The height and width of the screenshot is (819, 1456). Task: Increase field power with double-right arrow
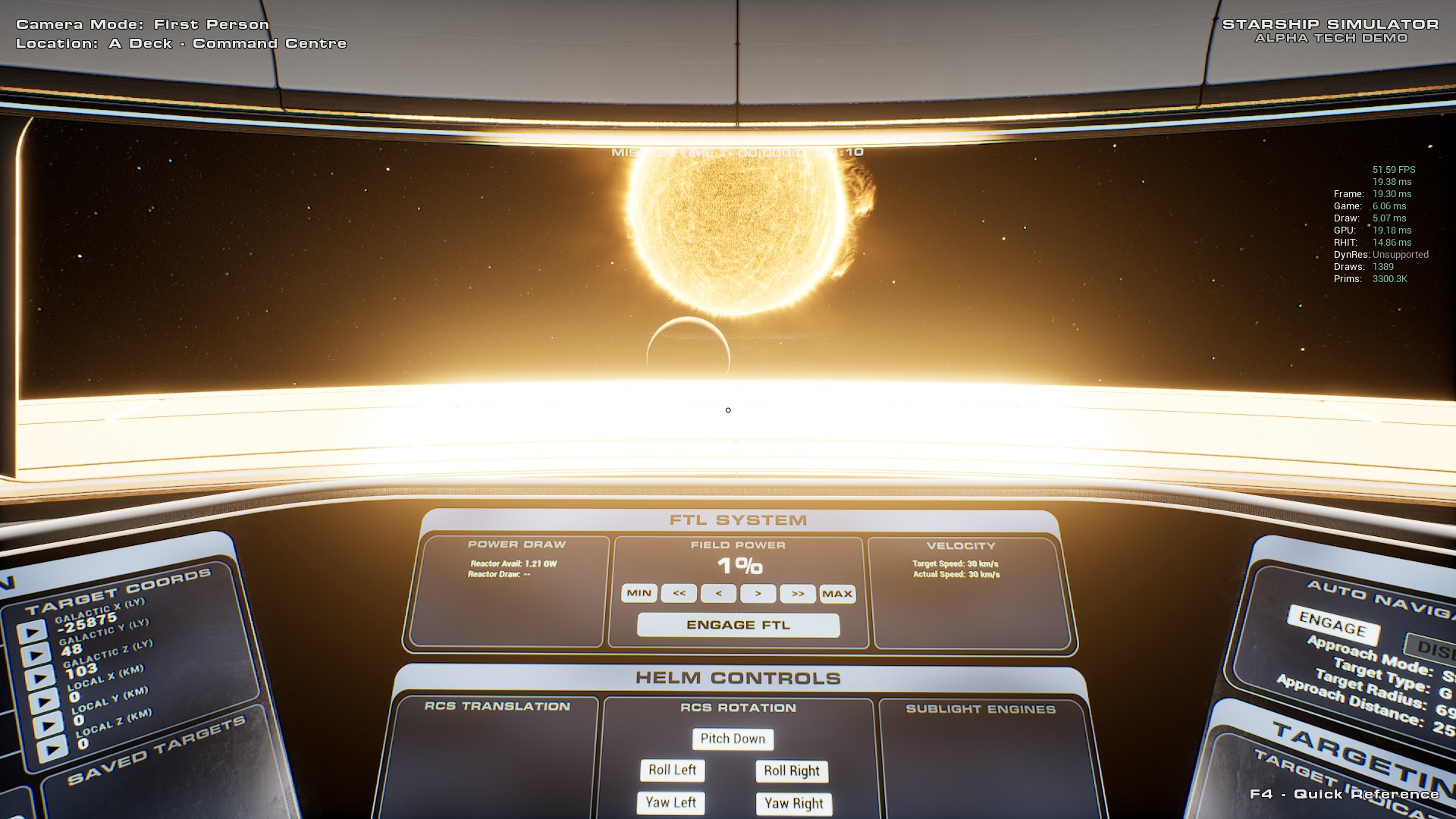tap(798, 594)
